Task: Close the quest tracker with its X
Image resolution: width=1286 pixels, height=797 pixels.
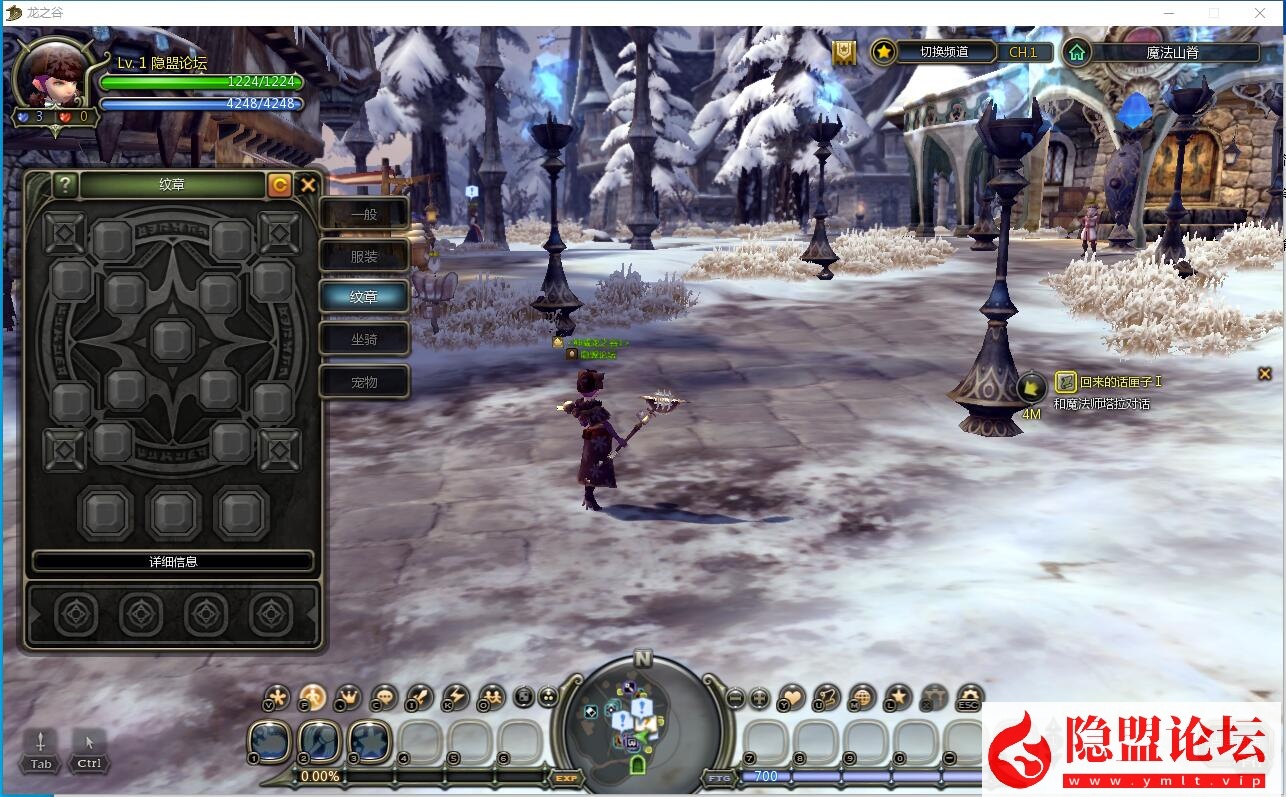Action: [x=1265, y=374]
